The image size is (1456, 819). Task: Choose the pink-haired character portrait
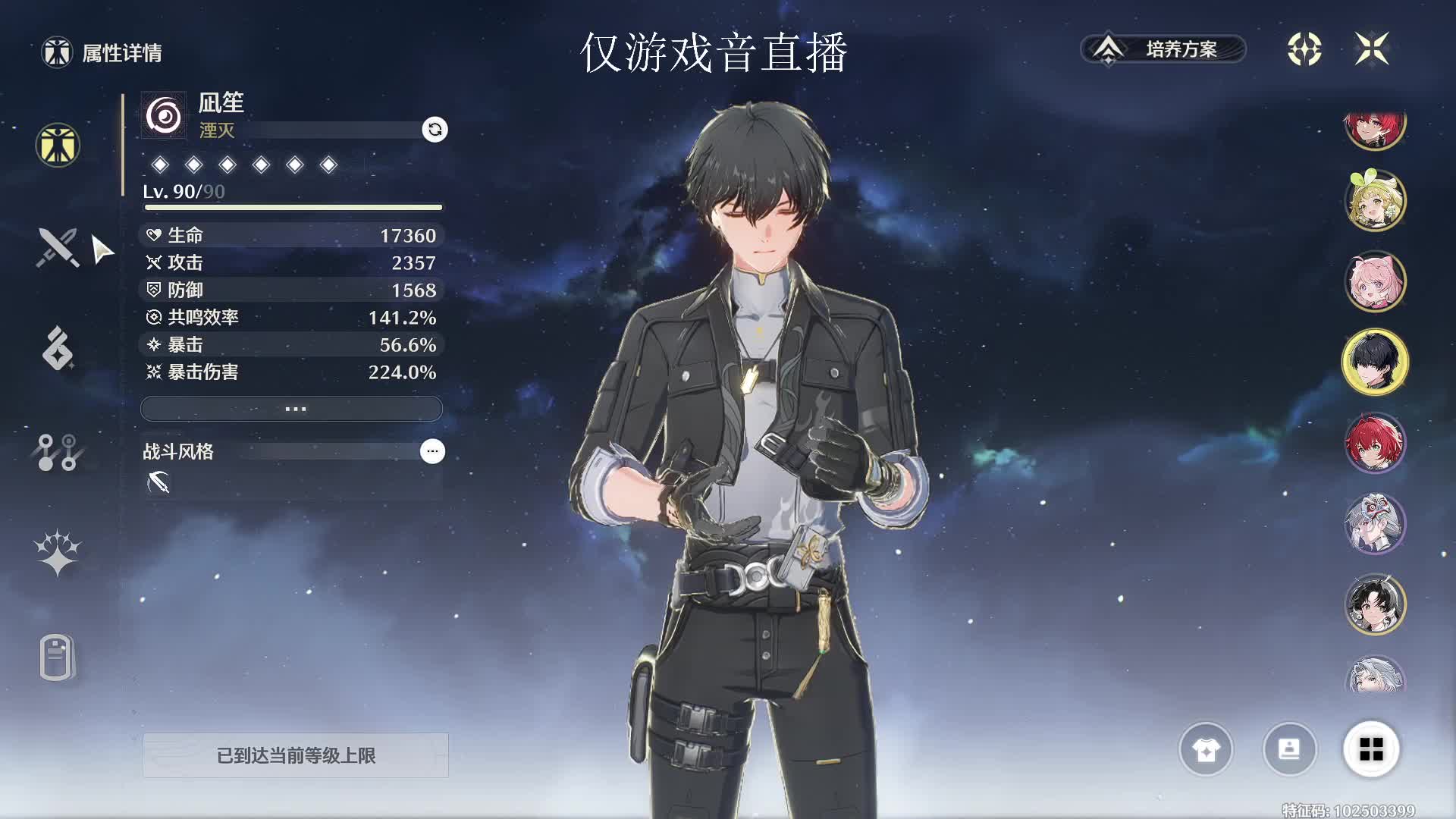(1375, 281)
